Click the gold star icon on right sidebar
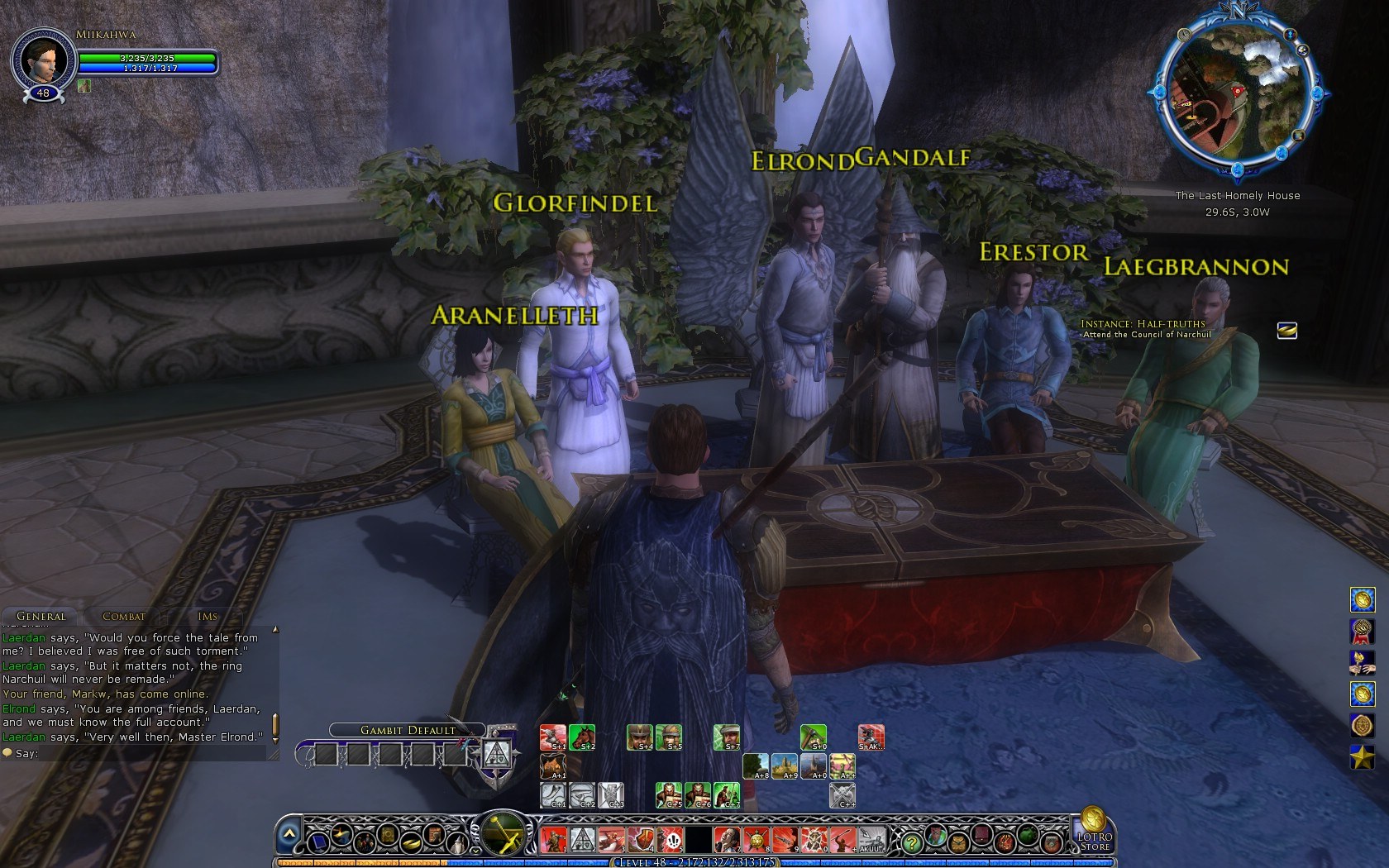1389x868 pixels. tap(1362, 754)
